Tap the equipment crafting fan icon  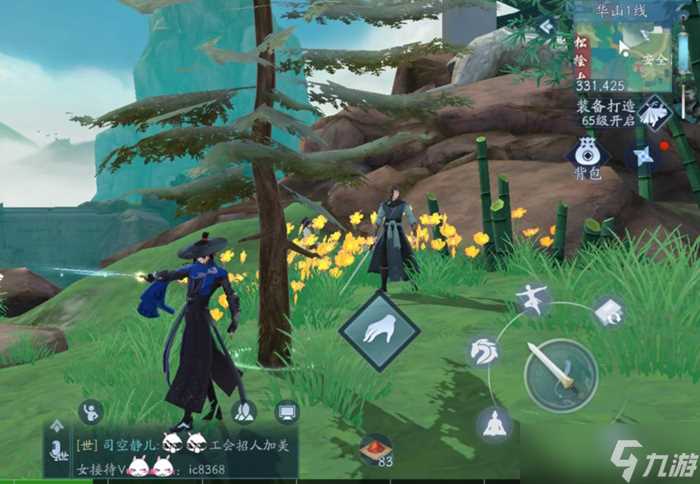[x=657, y=112]
